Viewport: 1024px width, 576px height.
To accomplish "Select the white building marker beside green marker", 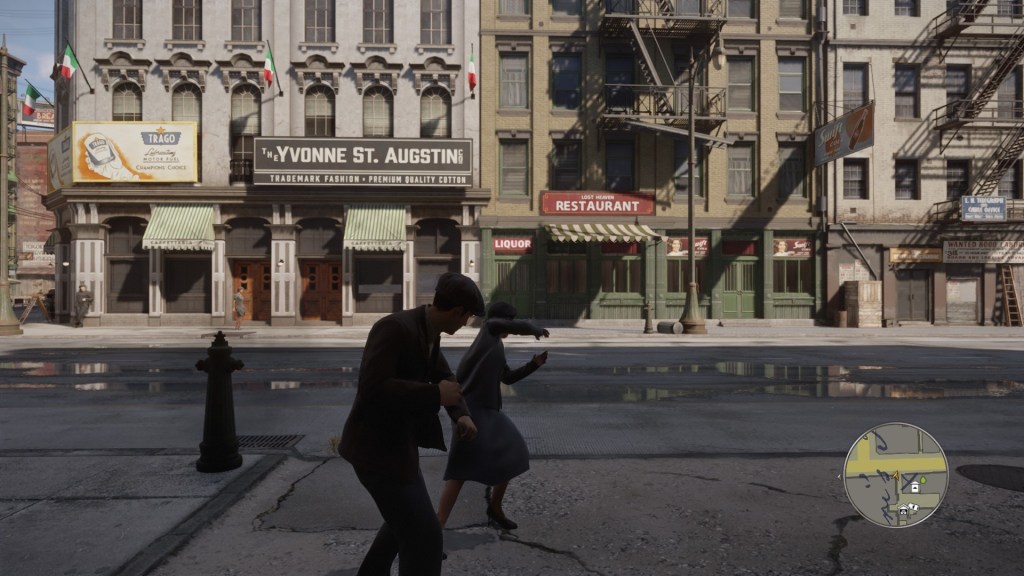I will tap(915, 488).
